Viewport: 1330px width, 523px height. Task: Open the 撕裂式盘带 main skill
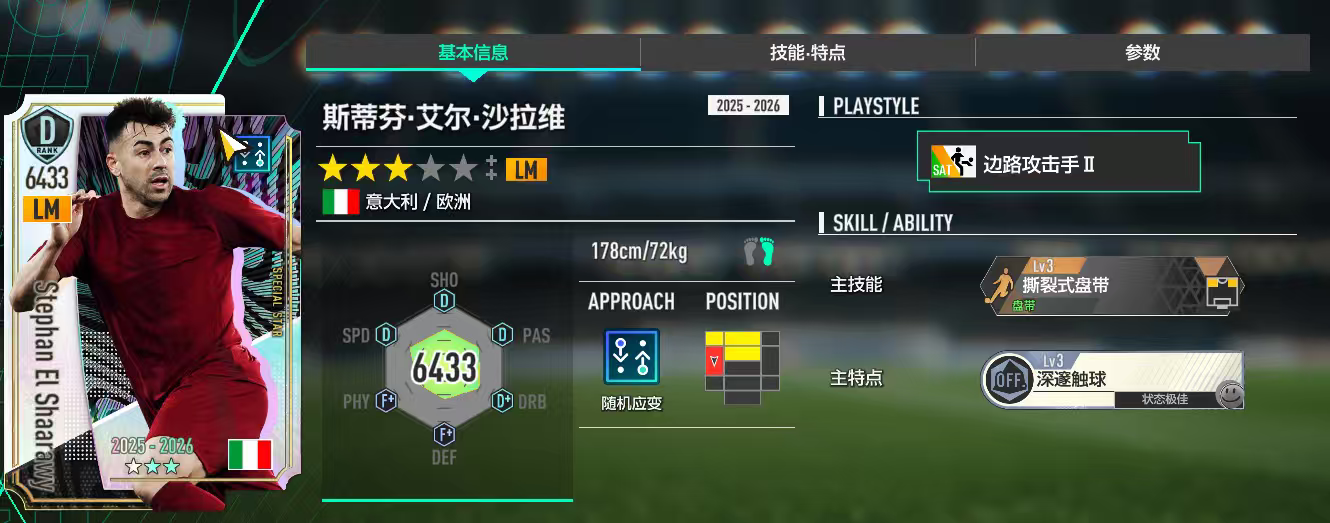pos(1112,287)
